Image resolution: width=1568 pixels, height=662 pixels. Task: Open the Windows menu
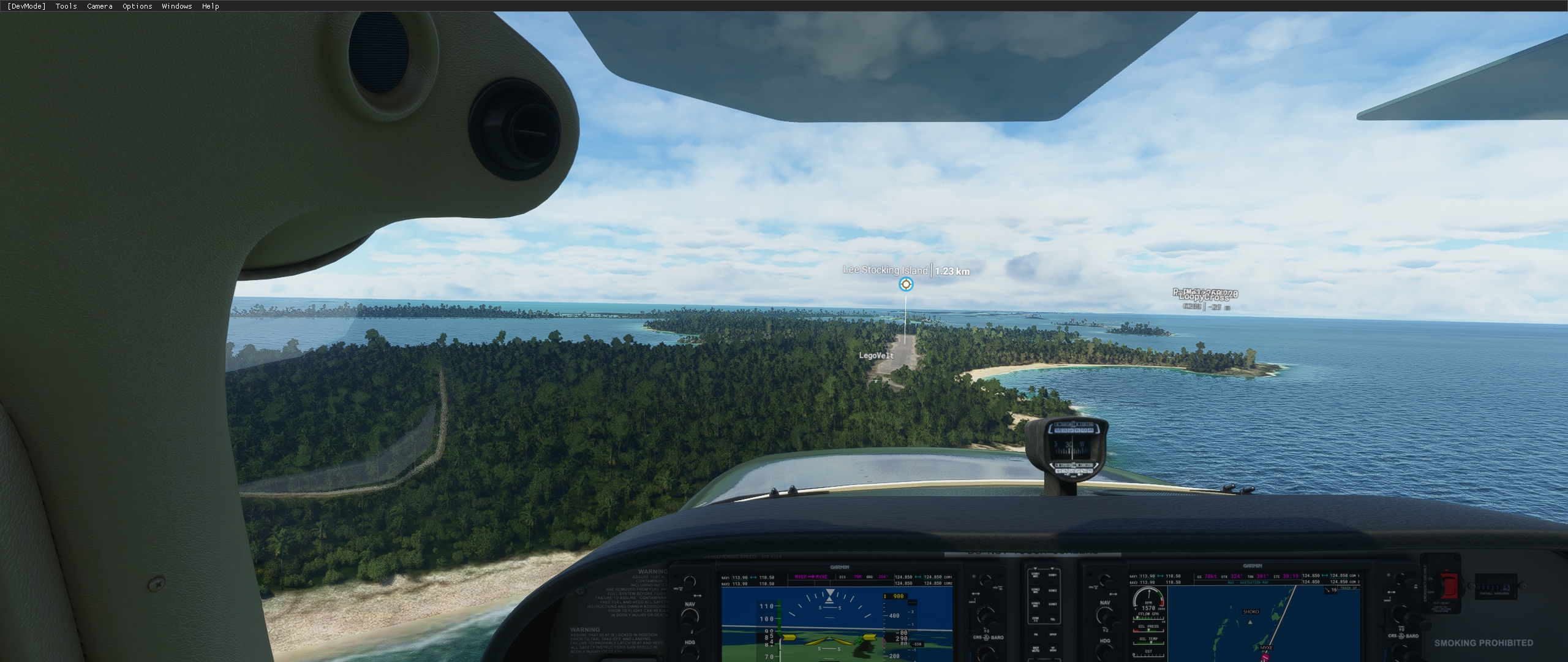coord(176,6)
